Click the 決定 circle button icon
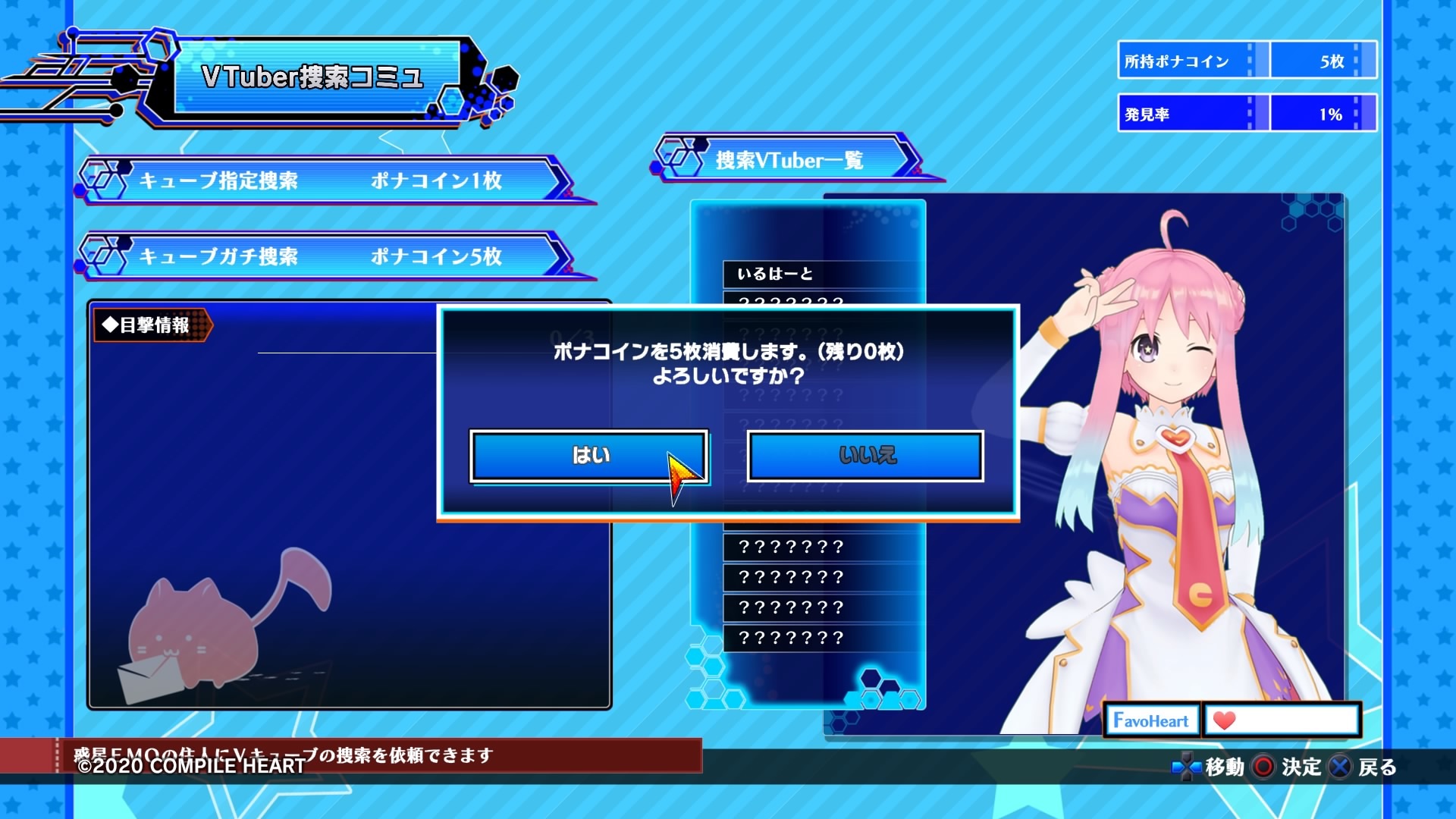 pos(1262,767)
